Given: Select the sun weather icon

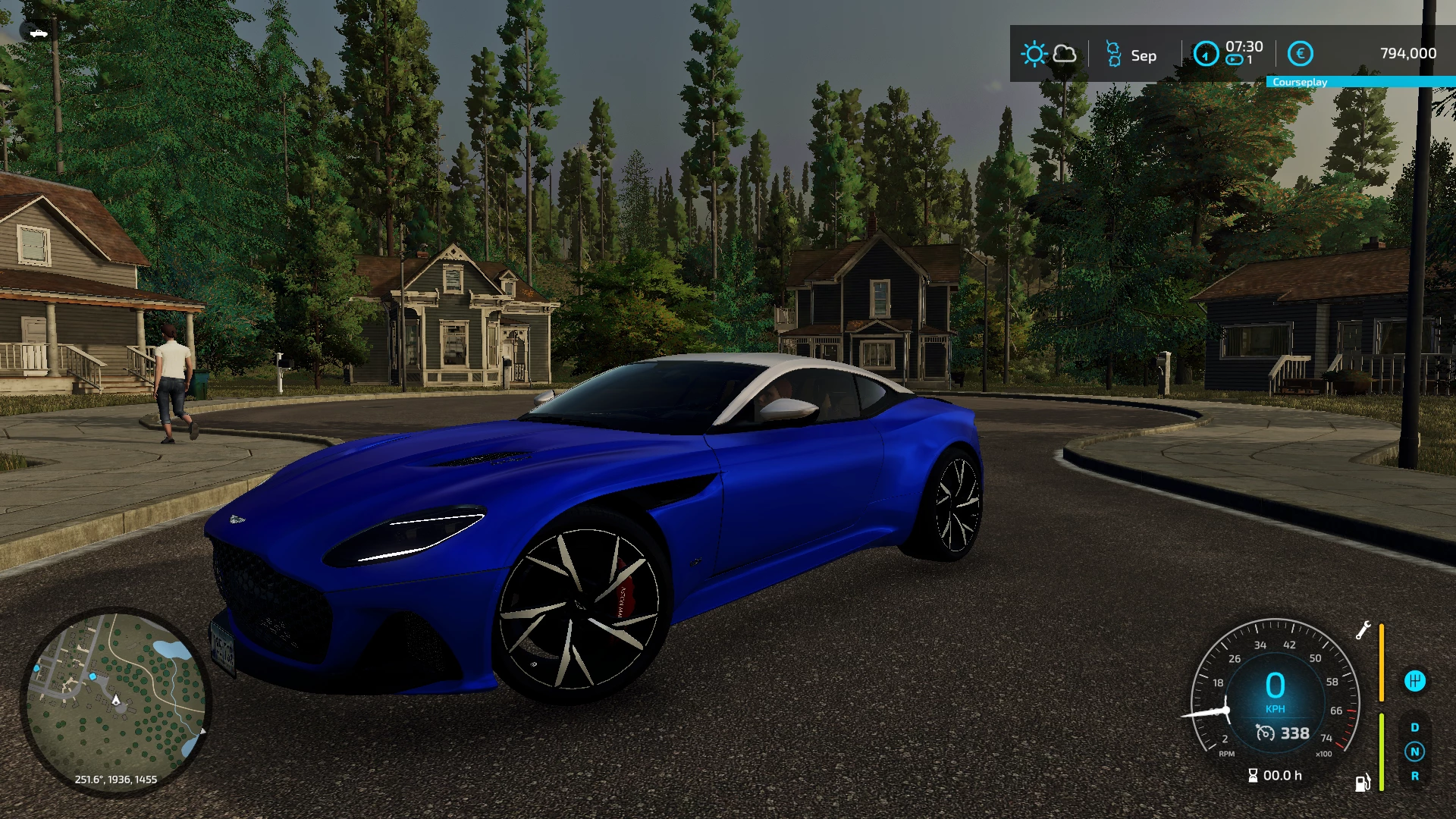Looking at the screenshot, I should [x=1035, y=55].
